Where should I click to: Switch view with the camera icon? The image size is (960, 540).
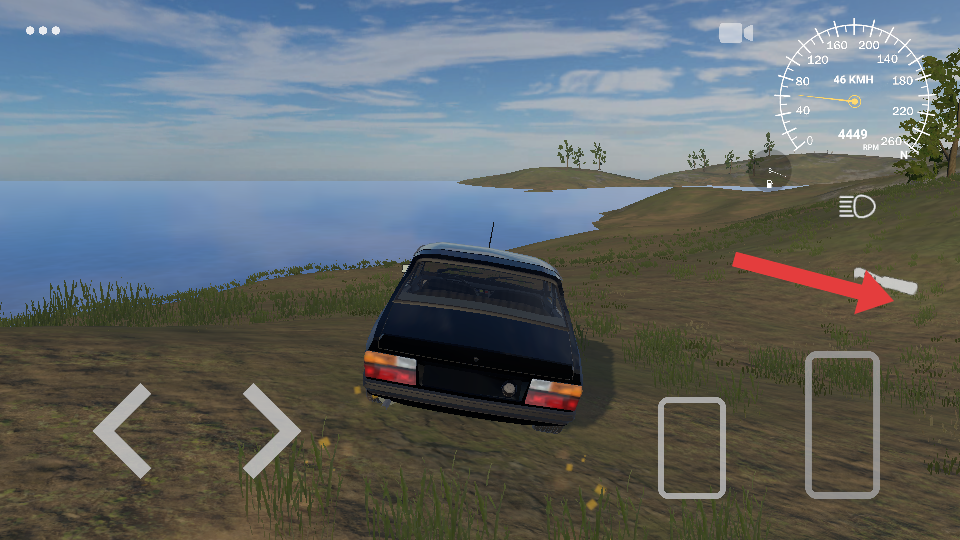(x=735, y=33)
